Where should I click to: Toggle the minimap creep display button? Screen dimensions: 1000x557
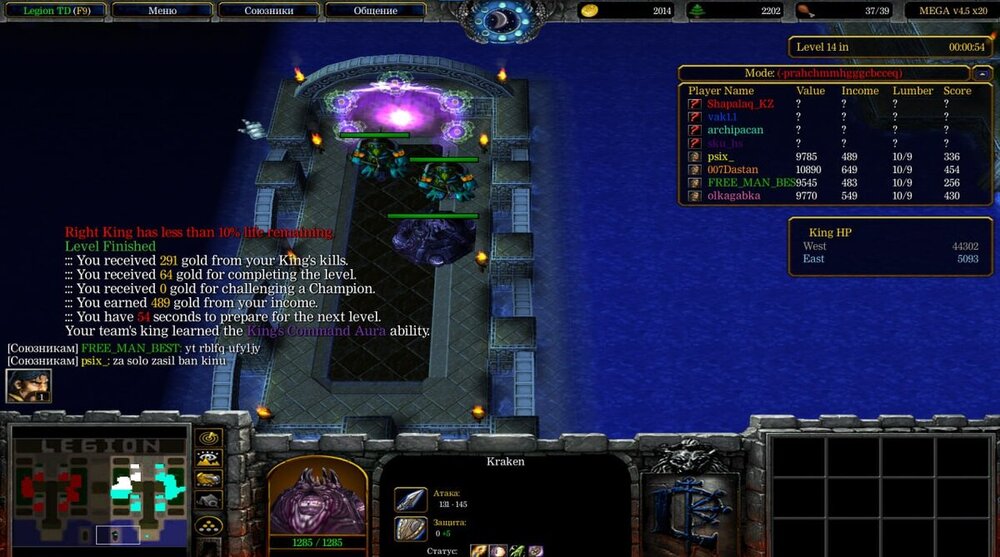click(x=209, y=502)
